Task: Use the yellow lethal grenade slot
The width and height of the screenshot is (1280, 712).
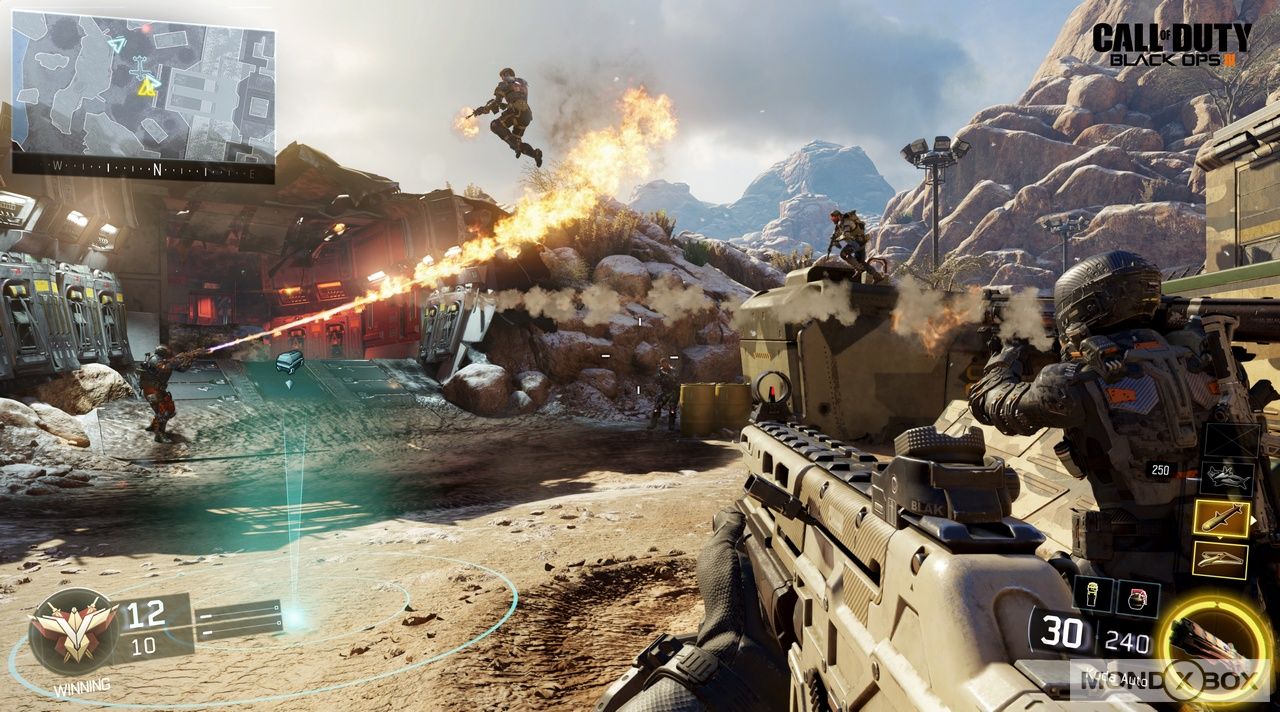Action: (x=1092, y=595)
